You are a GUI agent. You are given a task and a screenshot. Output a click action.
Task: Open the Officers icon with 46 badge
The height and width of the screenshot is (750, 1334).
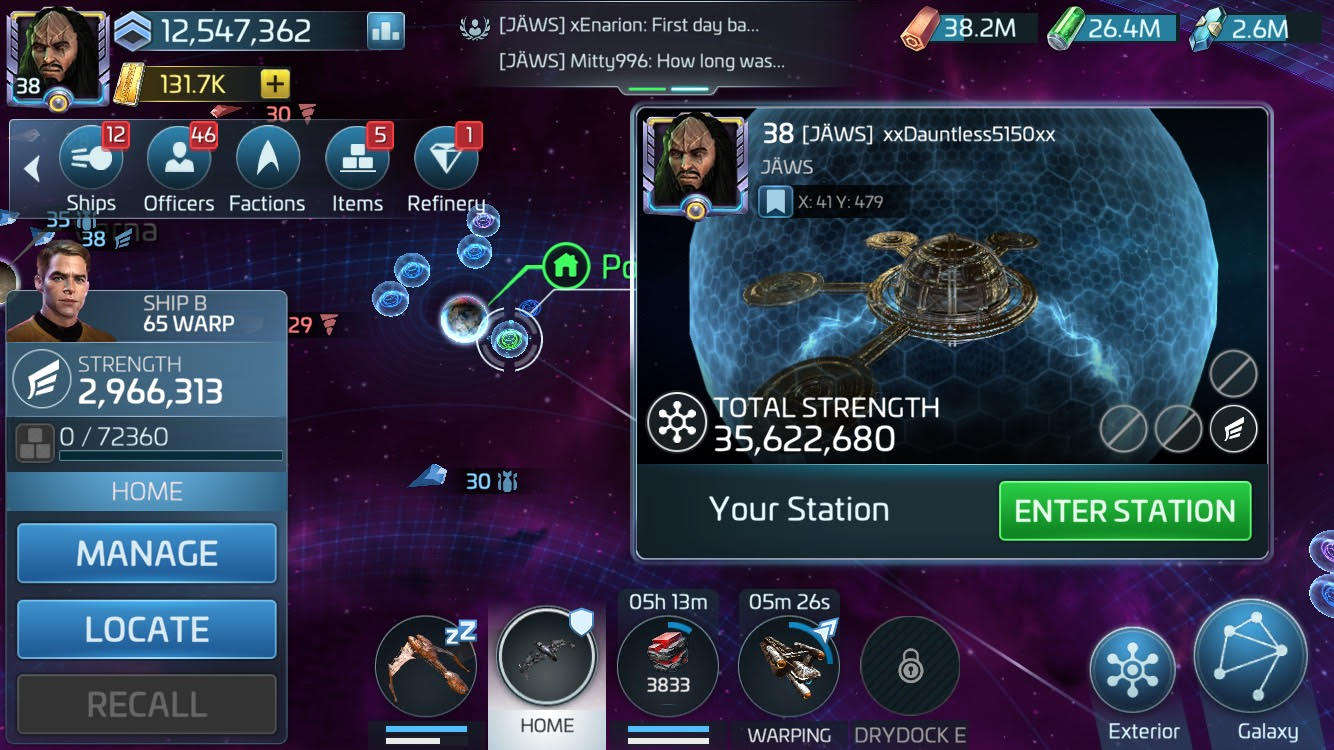coord(178,158)
